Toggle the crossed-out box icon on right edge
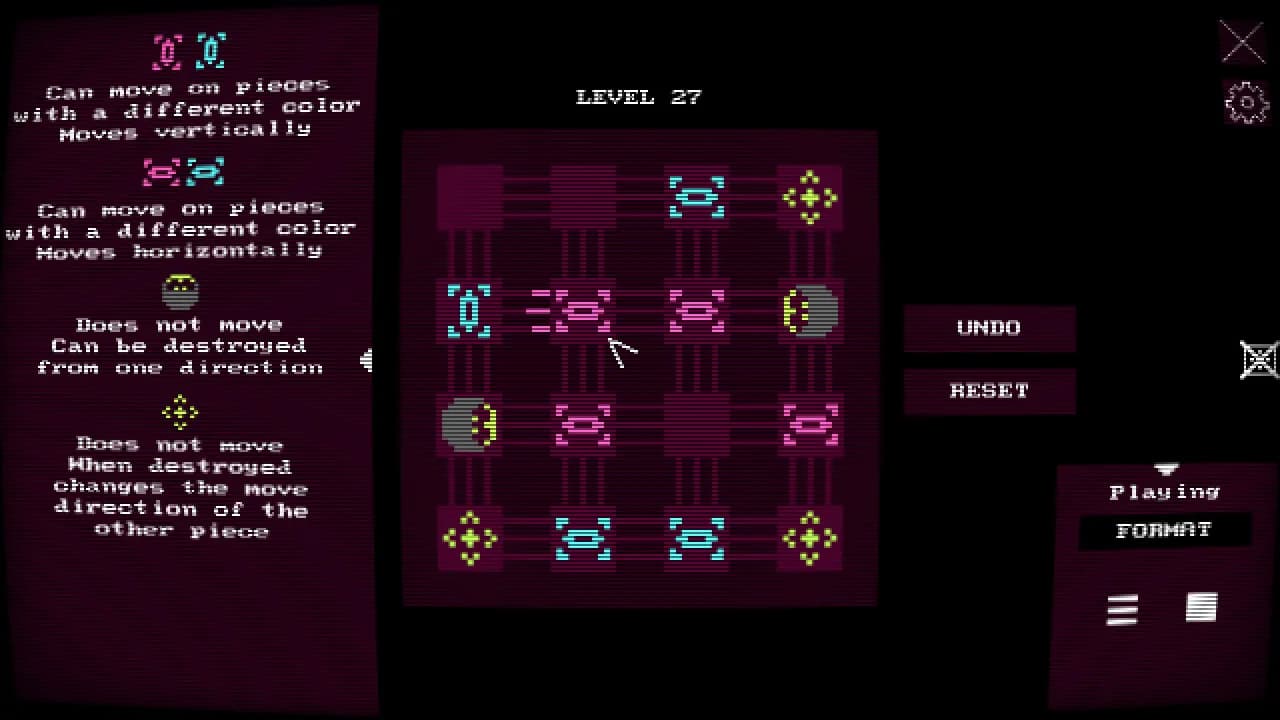The width and height of the screenshot is (1280, 720). tap(1258, 359)
